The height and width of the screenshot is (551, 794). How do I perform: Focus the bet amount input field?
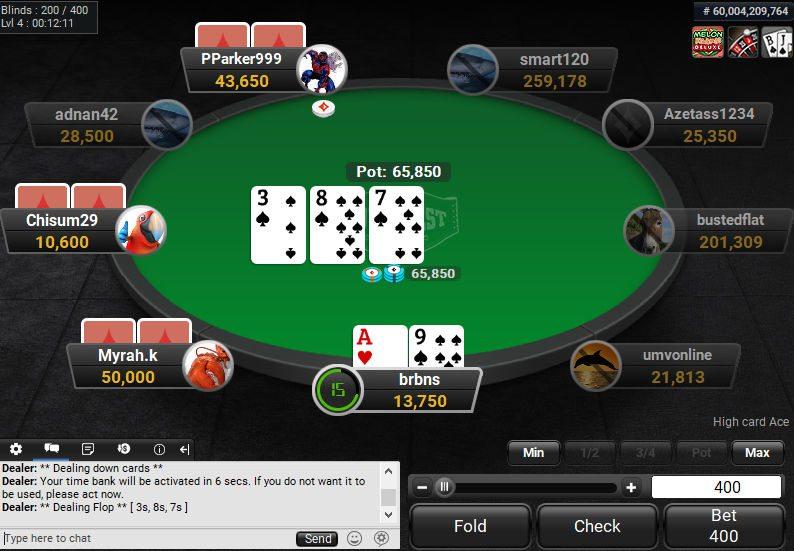pyautogui.click(x=716, y=487)
